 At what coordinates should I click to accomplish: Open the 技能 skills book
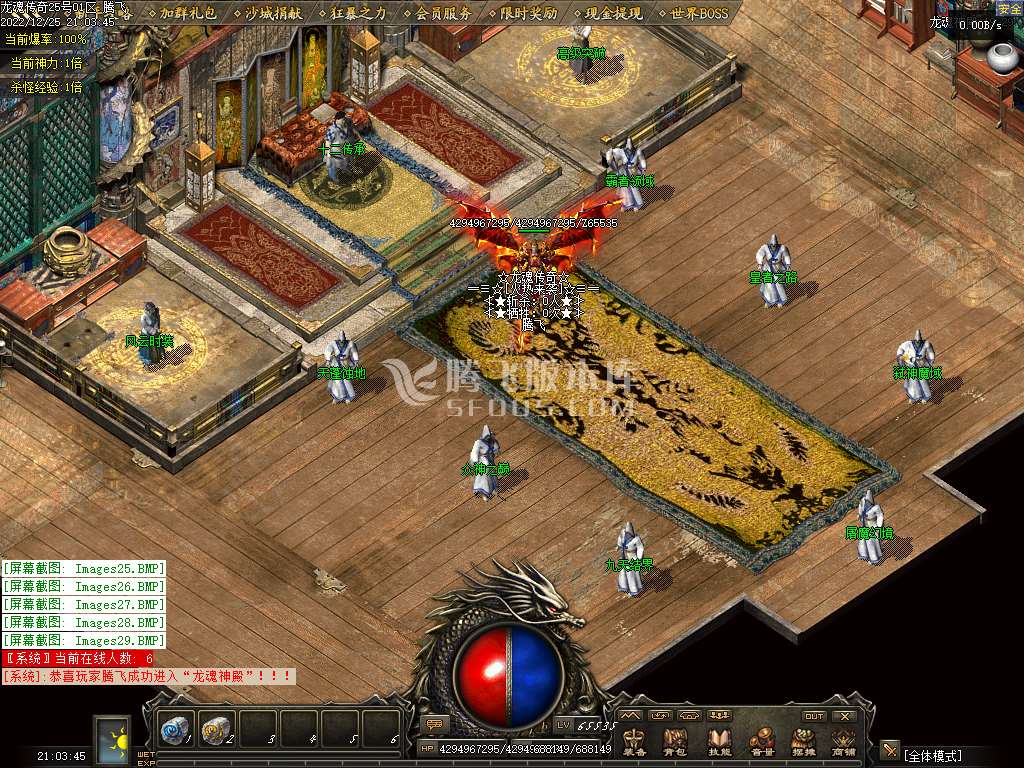click(720, 741)
